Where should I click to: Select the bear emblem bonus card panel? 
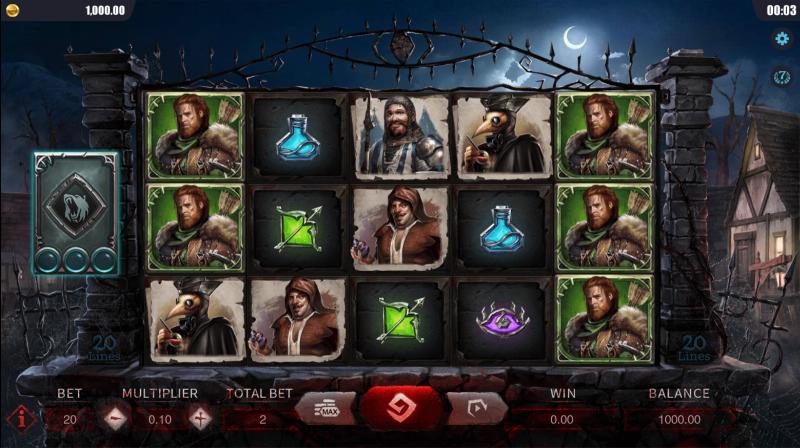(74, 212)
